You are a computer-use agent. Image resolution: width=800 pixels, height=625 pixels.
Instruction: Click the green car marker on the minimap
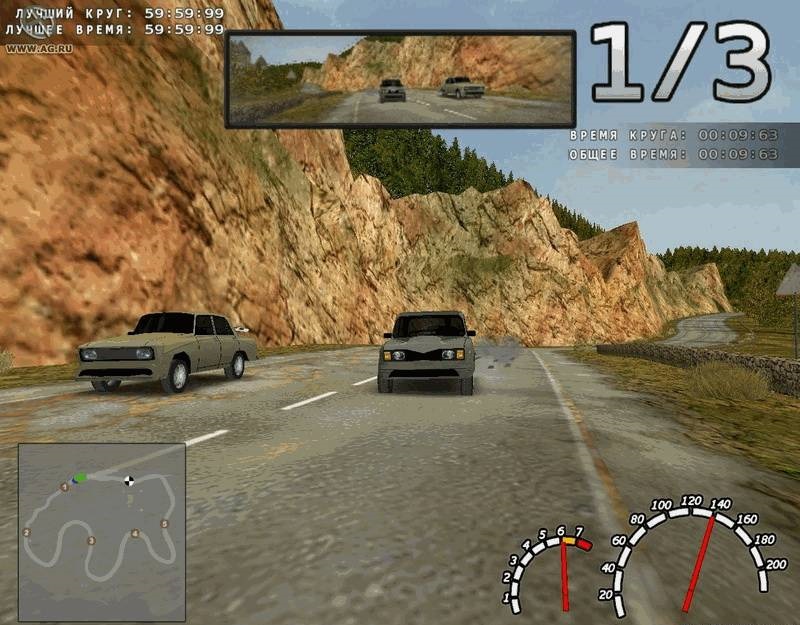tap(80, 478)
